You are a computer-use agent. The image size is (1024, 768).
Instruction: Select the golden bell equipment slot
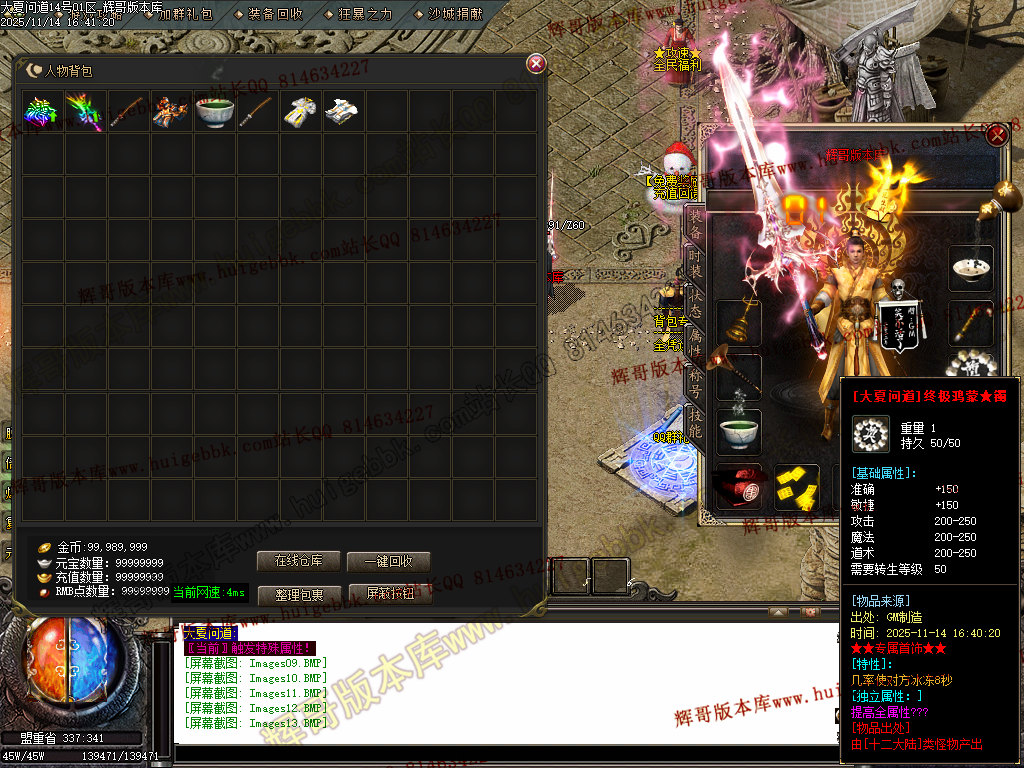pos(739,322)
